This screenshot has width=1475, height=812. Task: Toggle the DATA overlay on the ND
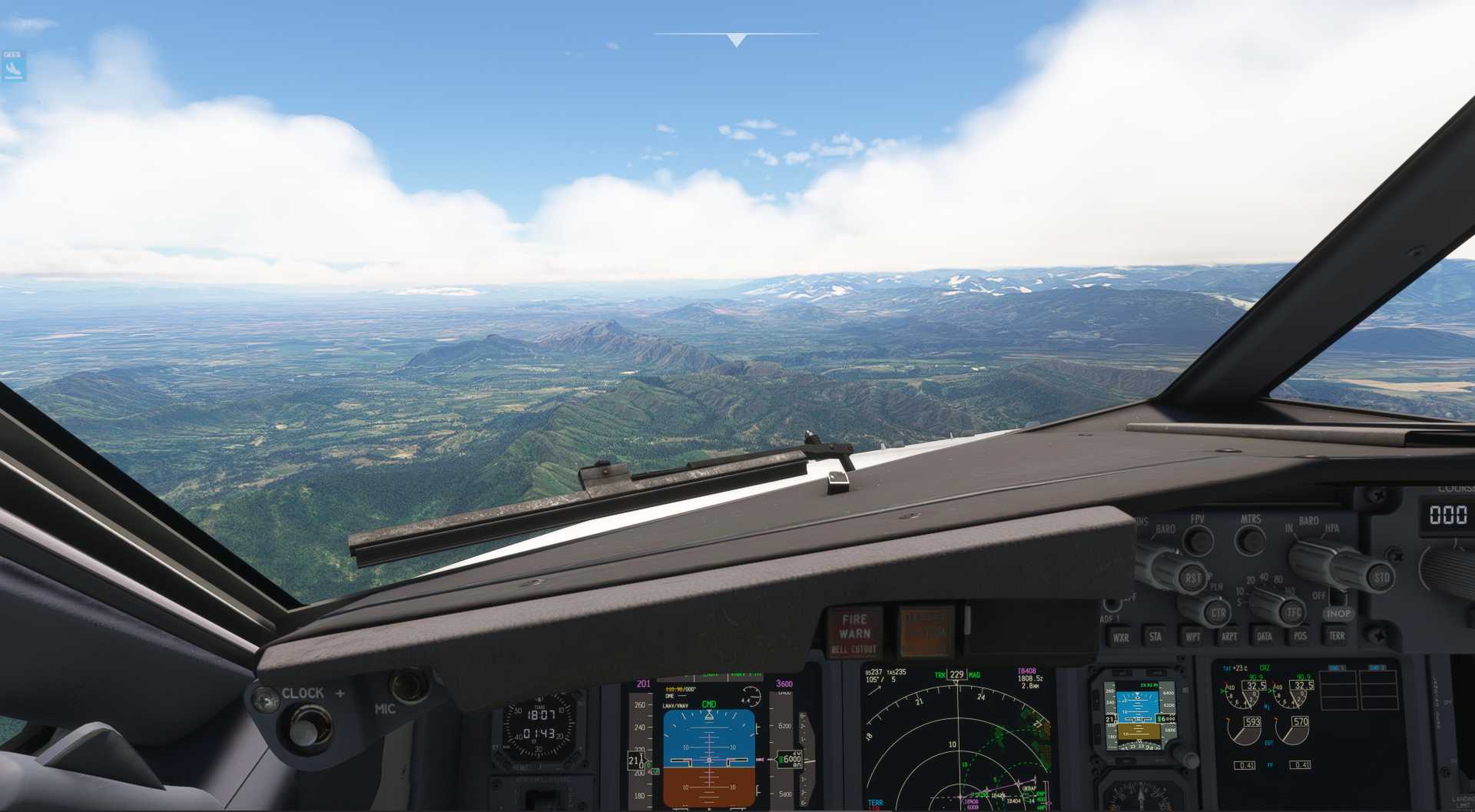[1265, 635]
